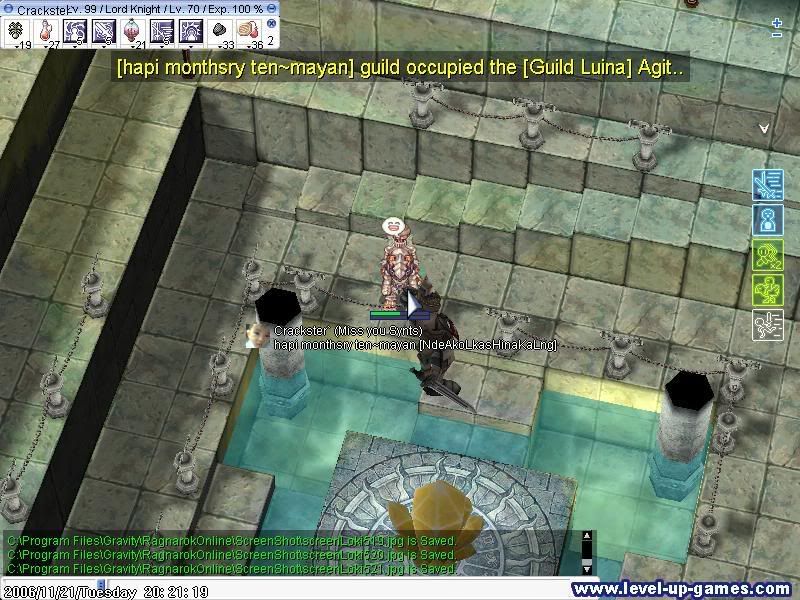Use the pink round potion hotbar slot
Image resolution: width=800 pixels, height=600 pixels.
(132, 31)
